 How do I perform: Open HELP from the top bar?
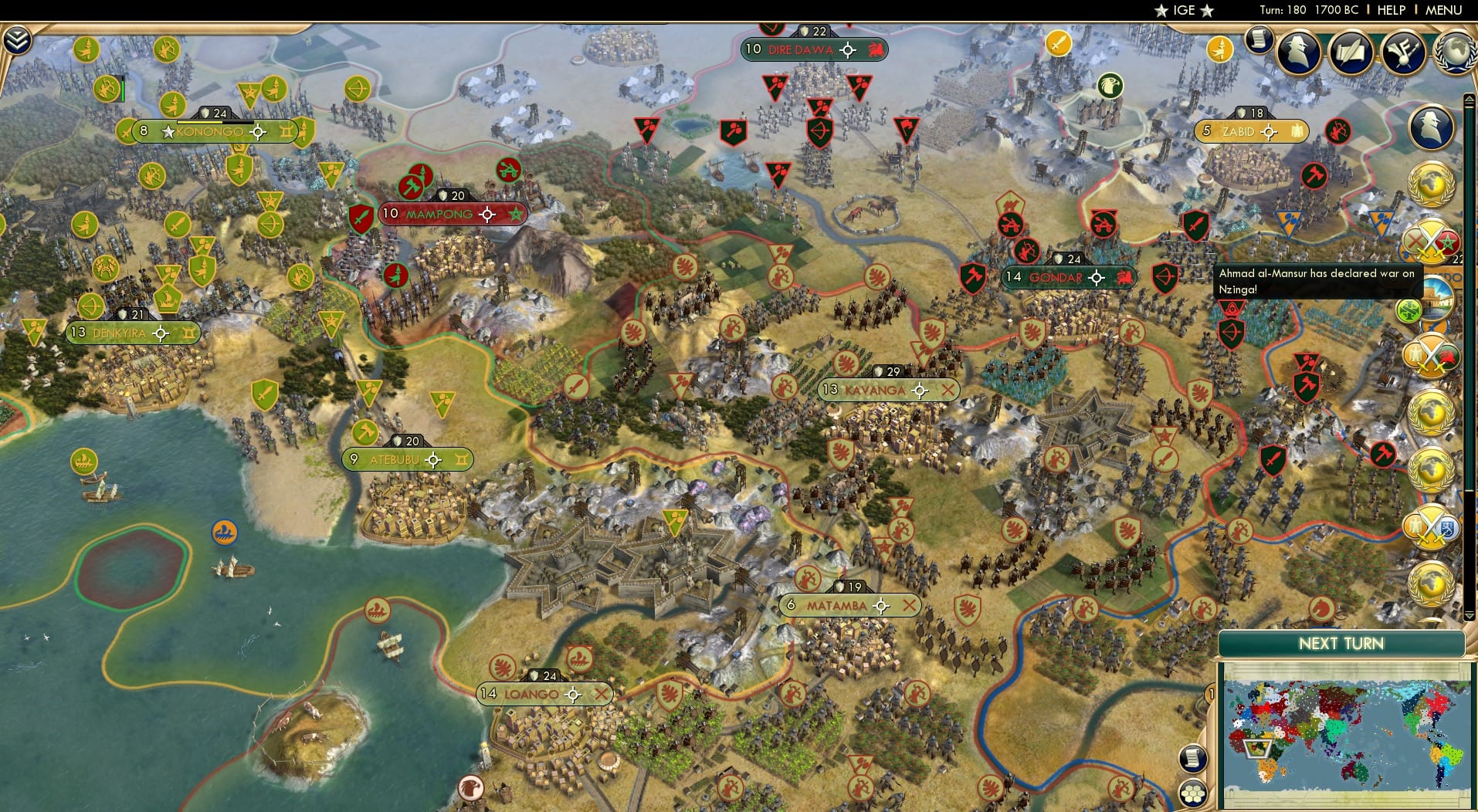(x=1391, y=11)
